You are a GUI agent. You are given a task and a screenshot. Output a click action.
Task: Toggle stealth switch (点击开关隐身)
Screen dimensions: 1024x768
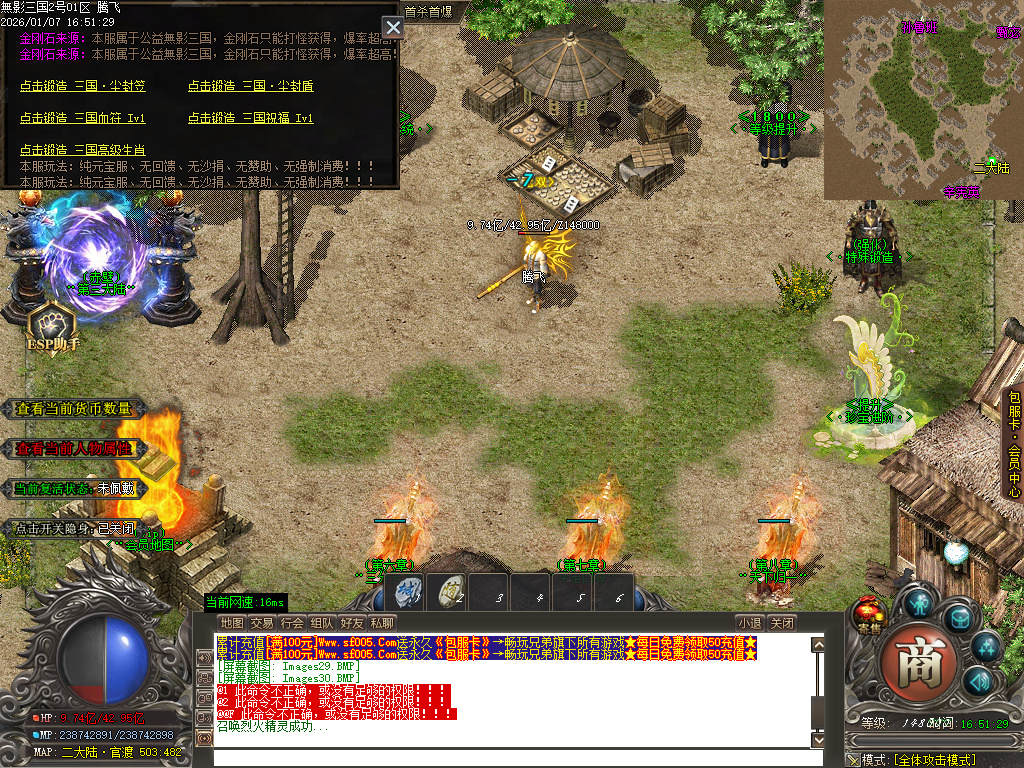[74, 528]
